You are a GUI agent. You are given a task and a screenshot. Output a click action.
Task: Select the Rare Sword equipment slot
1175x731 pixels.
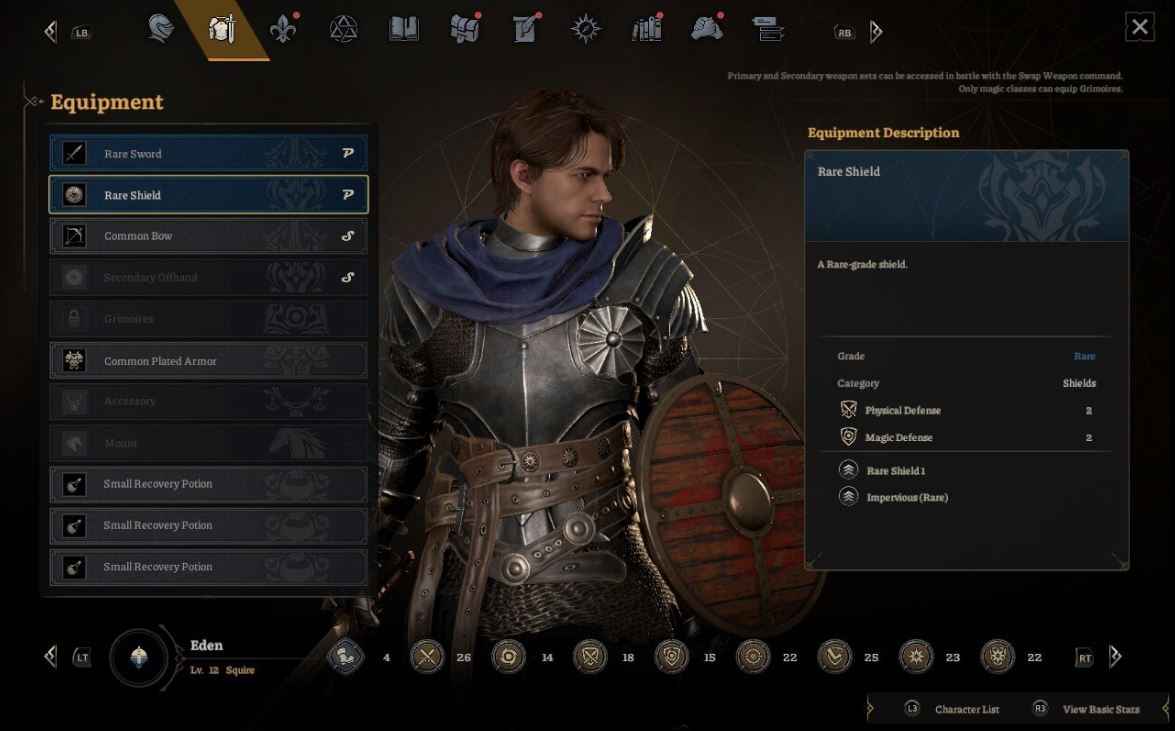click(208, 154)
